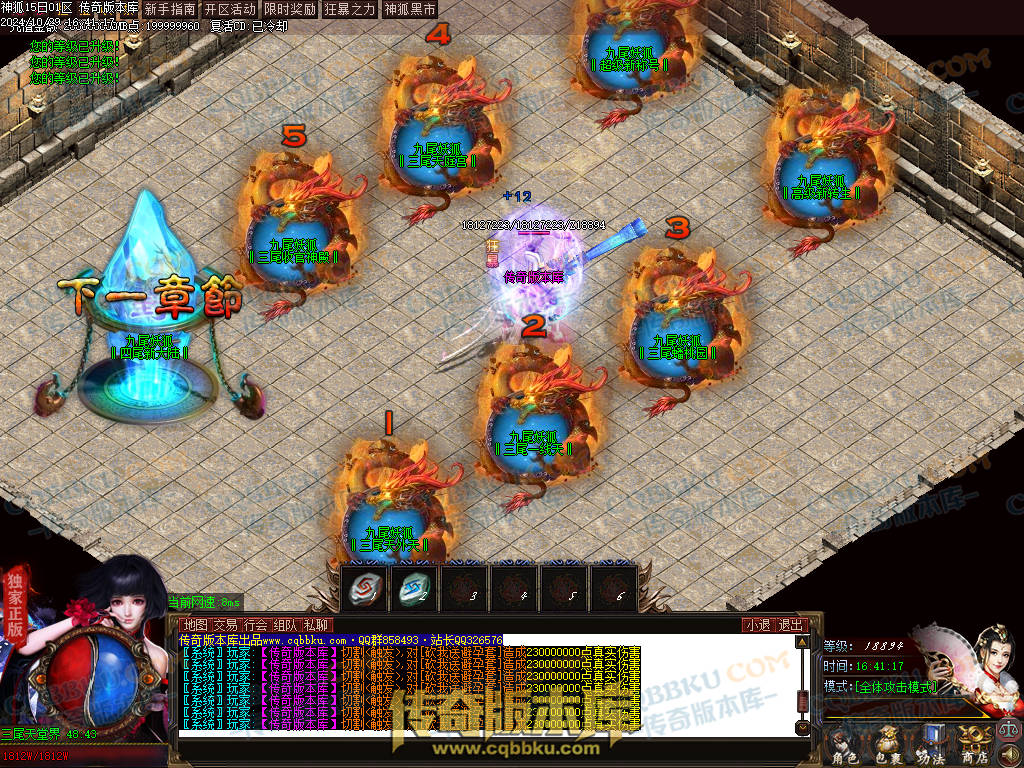1024x768 pixels.
Task: Switch to the 交易 trade tab
Action: [x=225, y=625]
